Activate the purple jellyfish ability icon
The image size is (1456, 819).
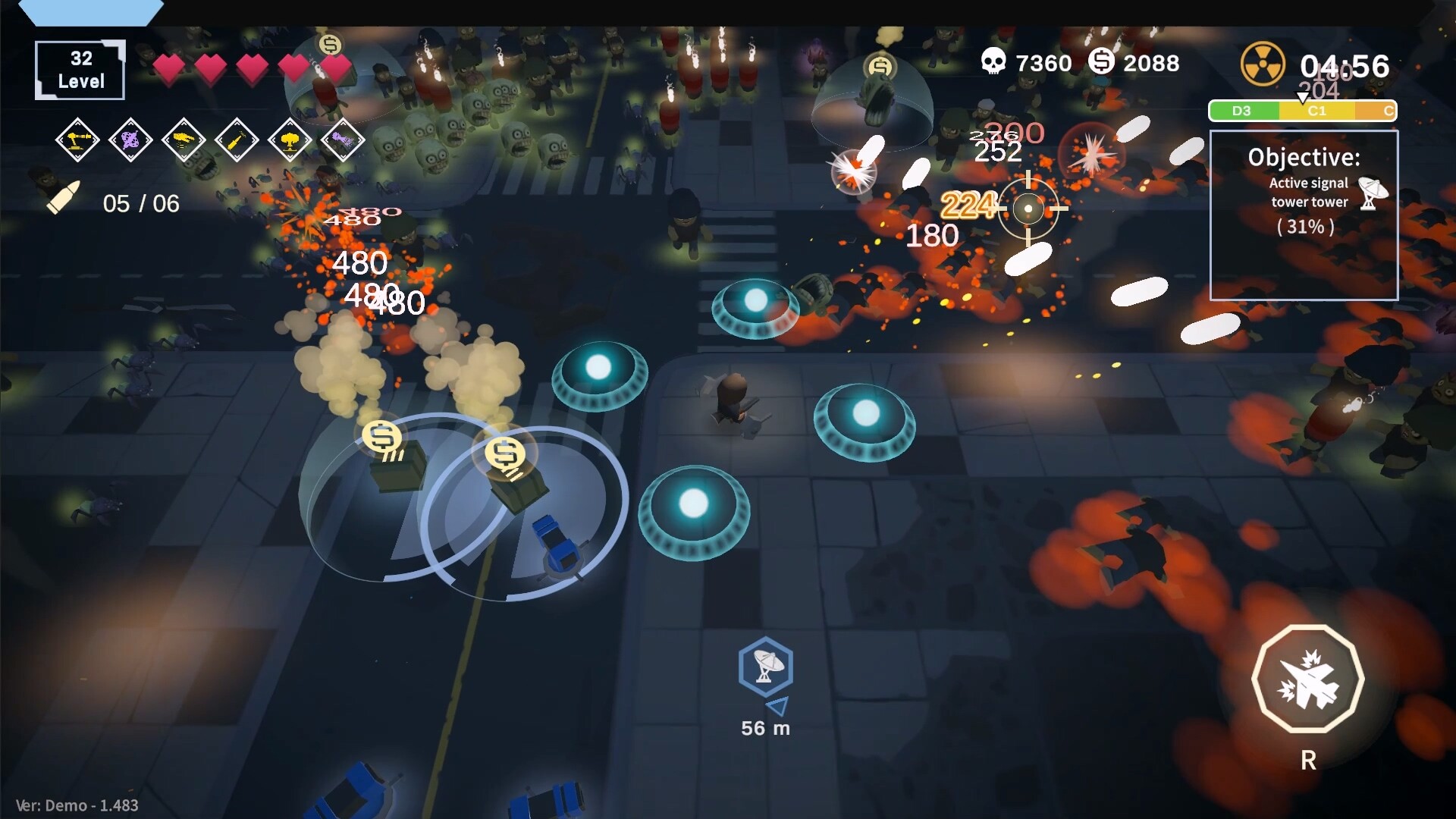(343, 141)
